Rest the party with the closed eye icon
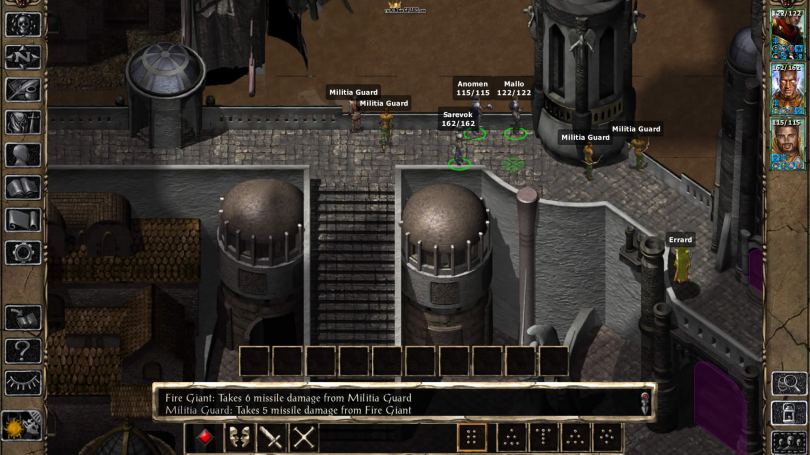810x455 pixels. [22, 382]
